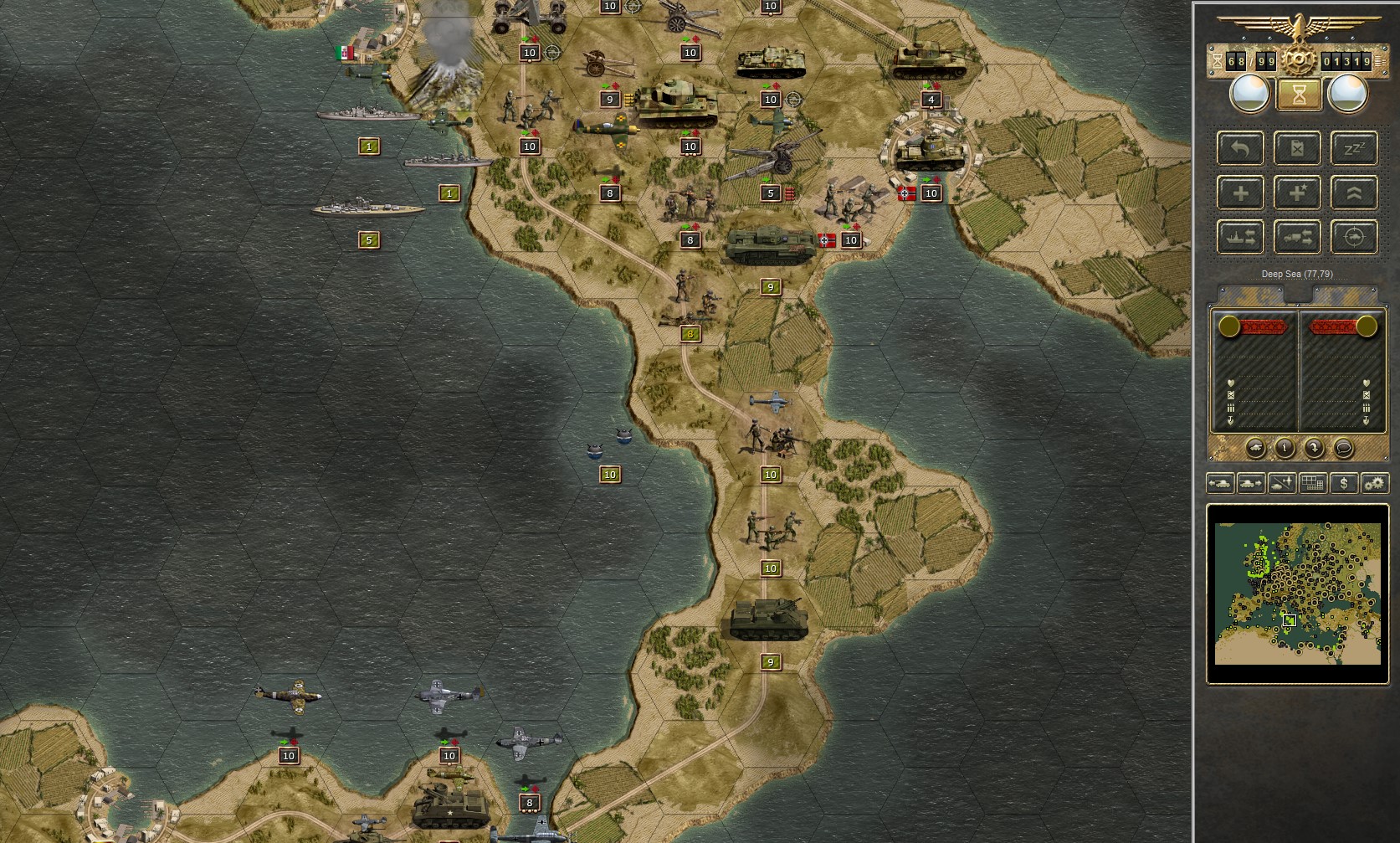
Task: Open the unit Upgrade panel icon
Action: [x=1355, y=192]
